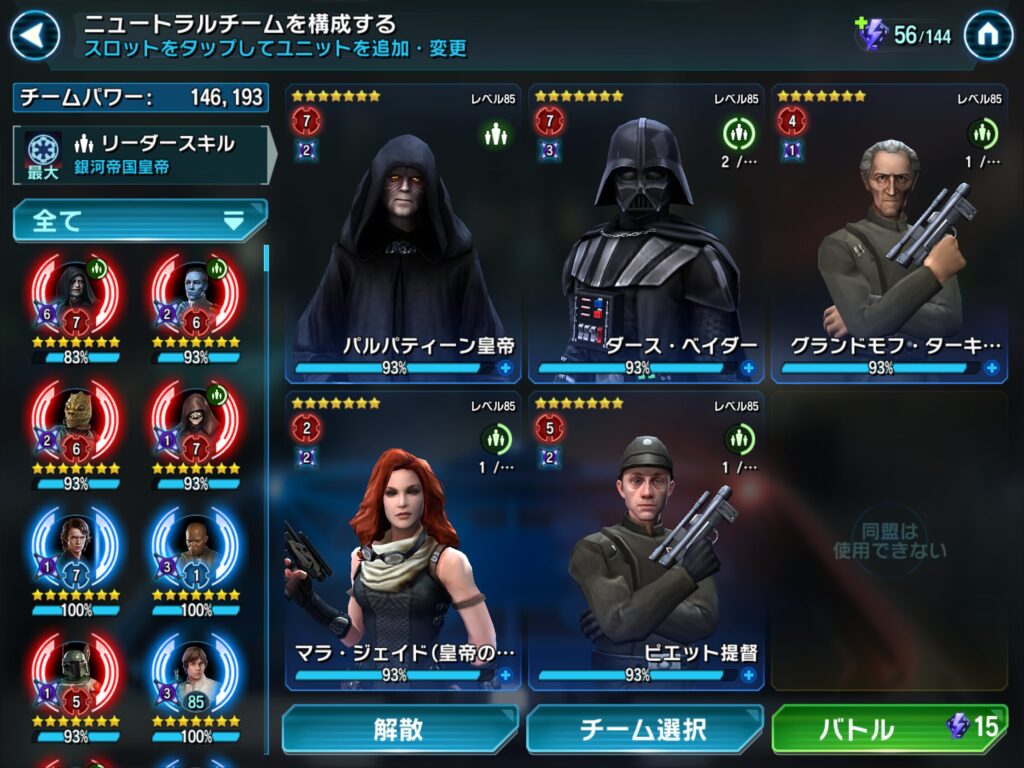Screen dimensions: 1024x768
Task: Pick the Anakin Skywalker roster portrait
Action: tap(75, 548)
